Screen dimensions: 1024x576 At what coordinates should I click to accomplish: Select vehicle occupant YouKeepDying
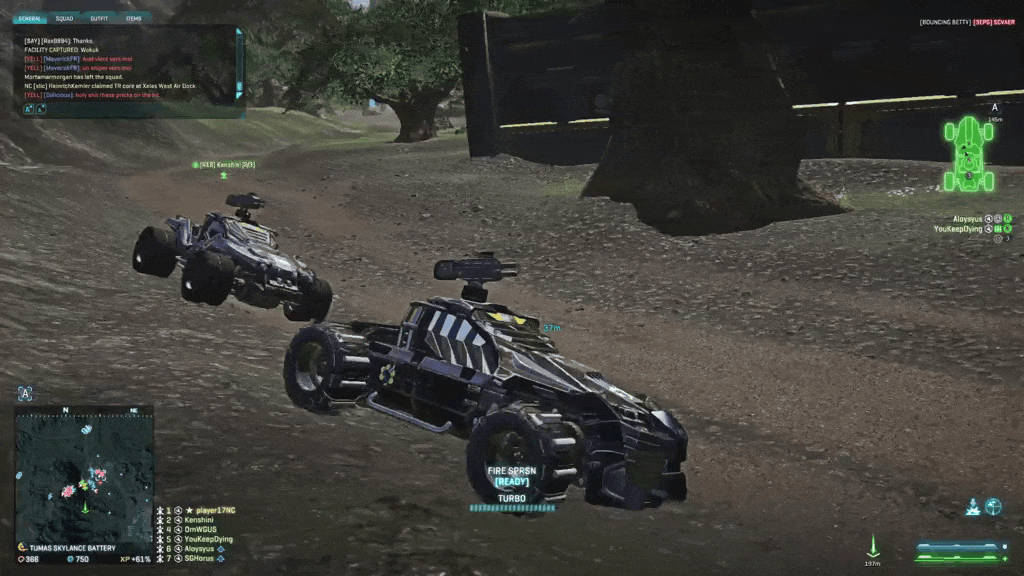pyautogui.click(x=960, y=229)
